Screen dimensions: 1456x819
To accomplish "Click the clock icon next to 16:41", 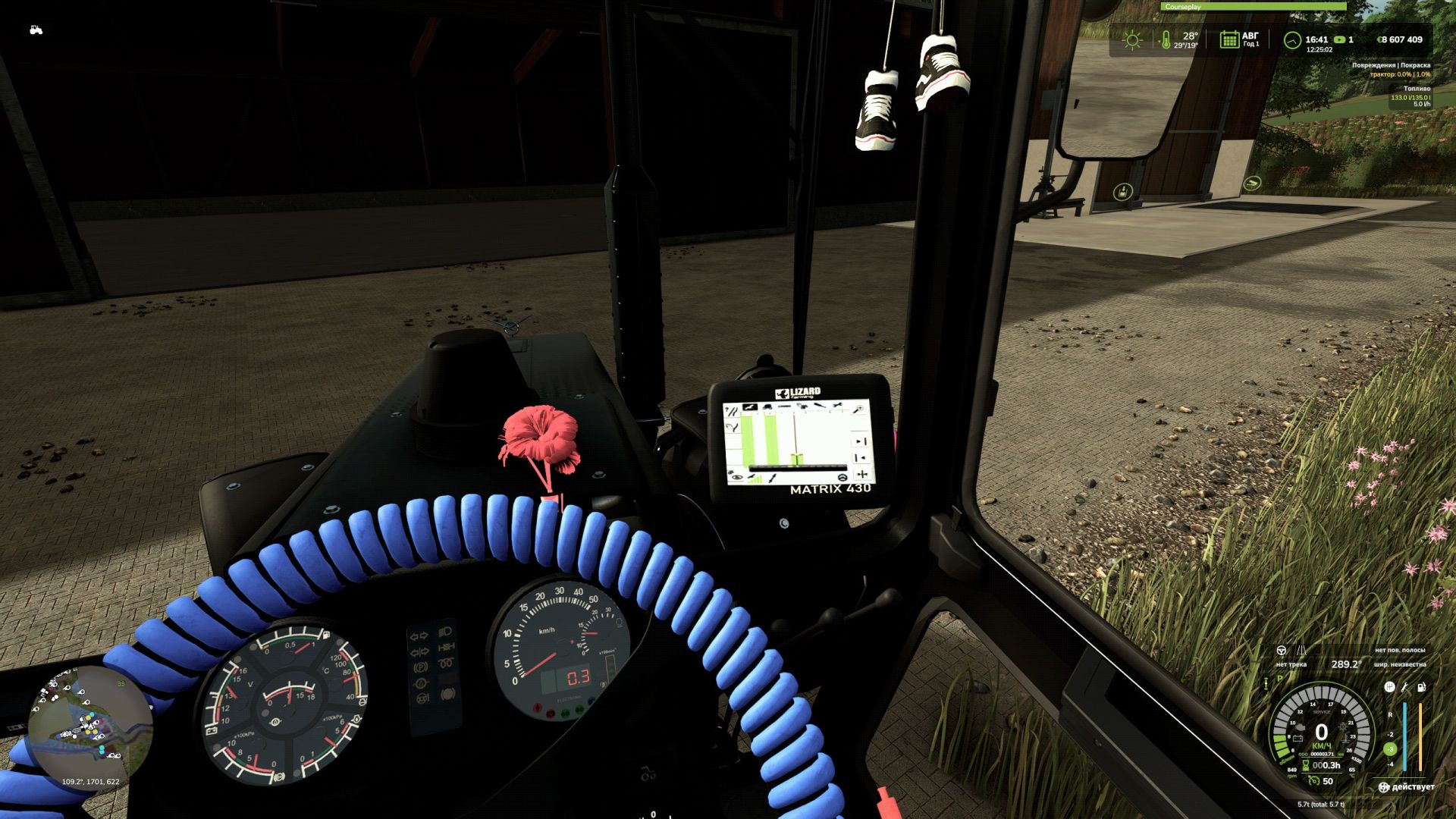I will 1291,40.
